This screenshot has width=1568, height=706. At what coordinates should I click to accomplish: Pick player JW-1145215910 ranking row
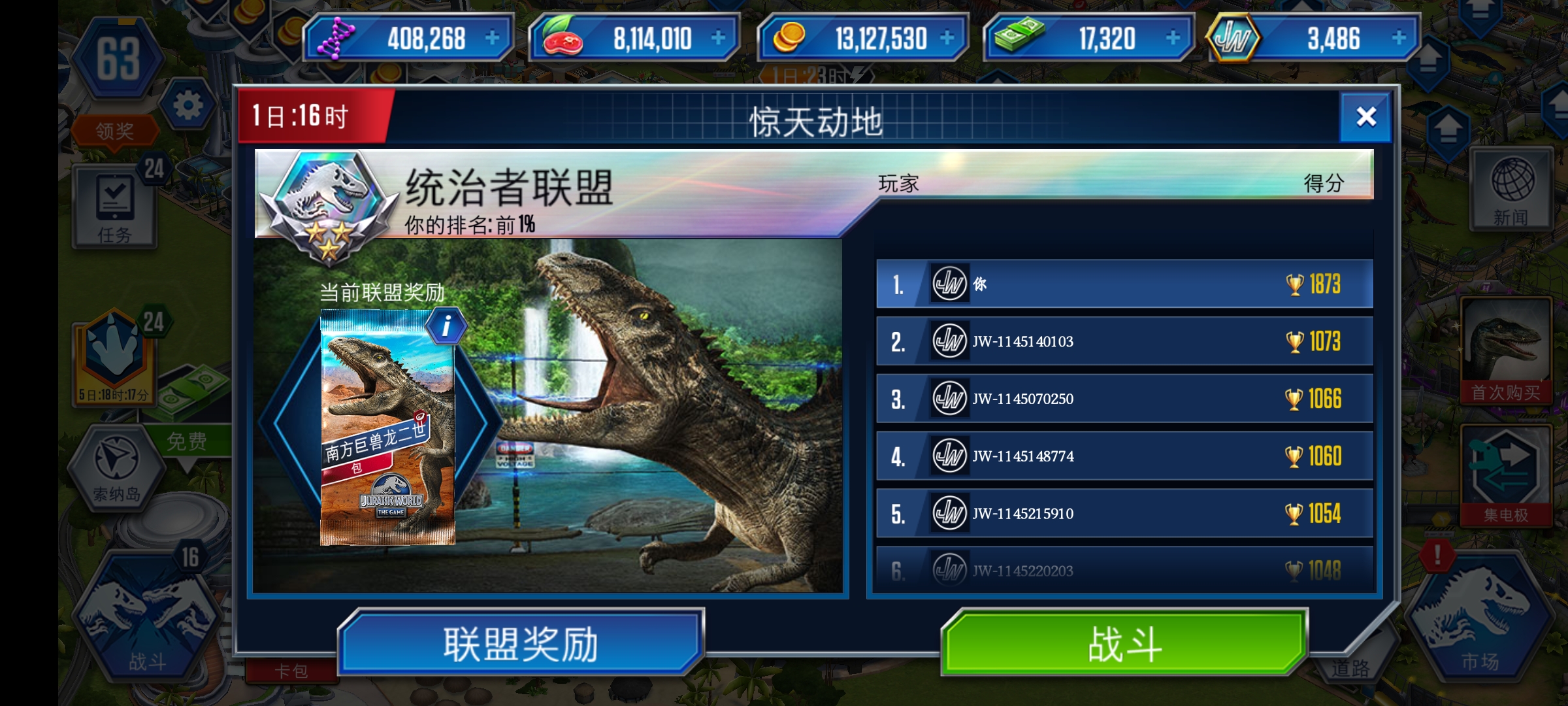coord(1124,514)
